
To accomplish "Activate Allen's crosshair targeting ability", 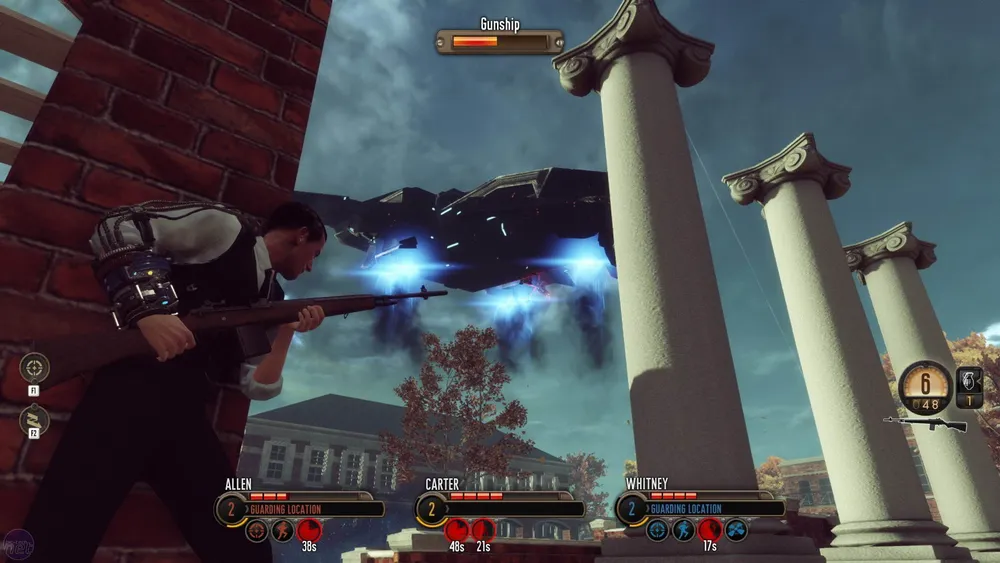I will pos(257,530).
